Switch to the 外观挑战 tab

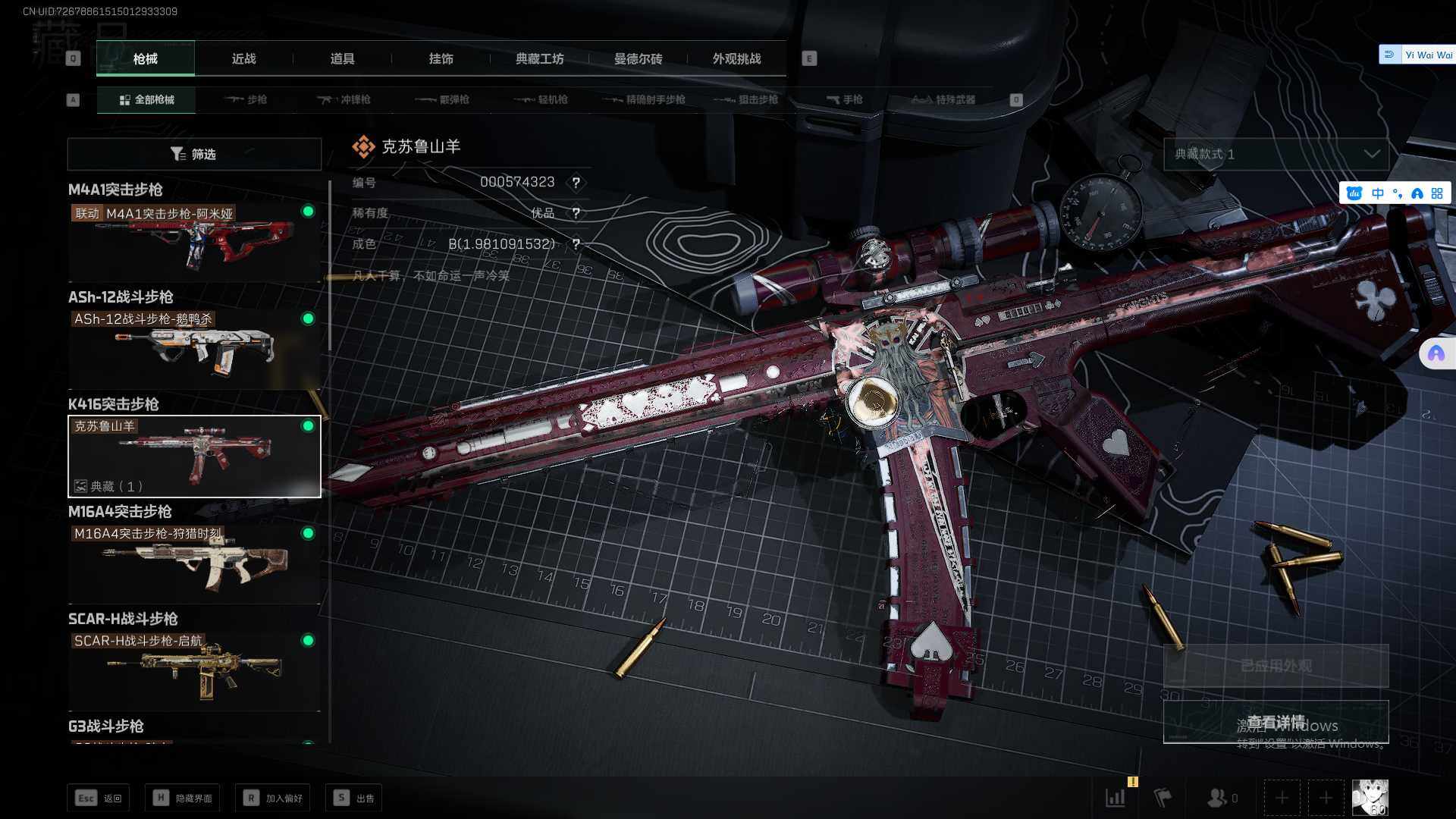736,58
